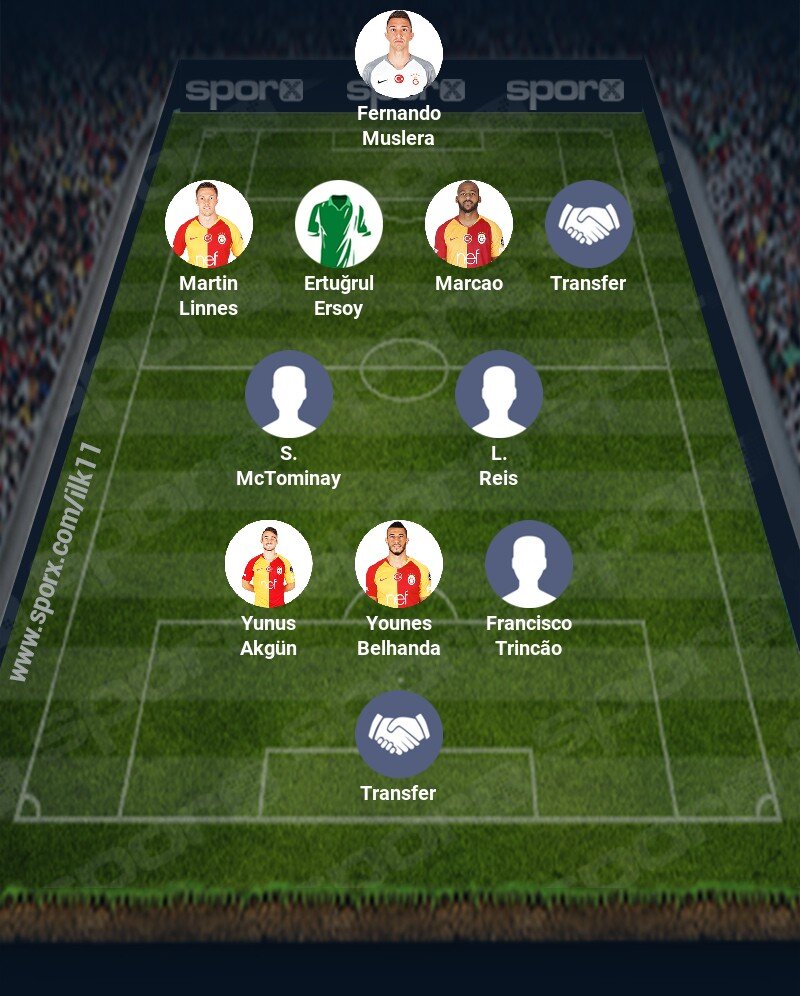Open the striker Transfer slot under Belhanda
Image resolution: width=800 pixels, height=996 pixels.
(x=399, y=734)
